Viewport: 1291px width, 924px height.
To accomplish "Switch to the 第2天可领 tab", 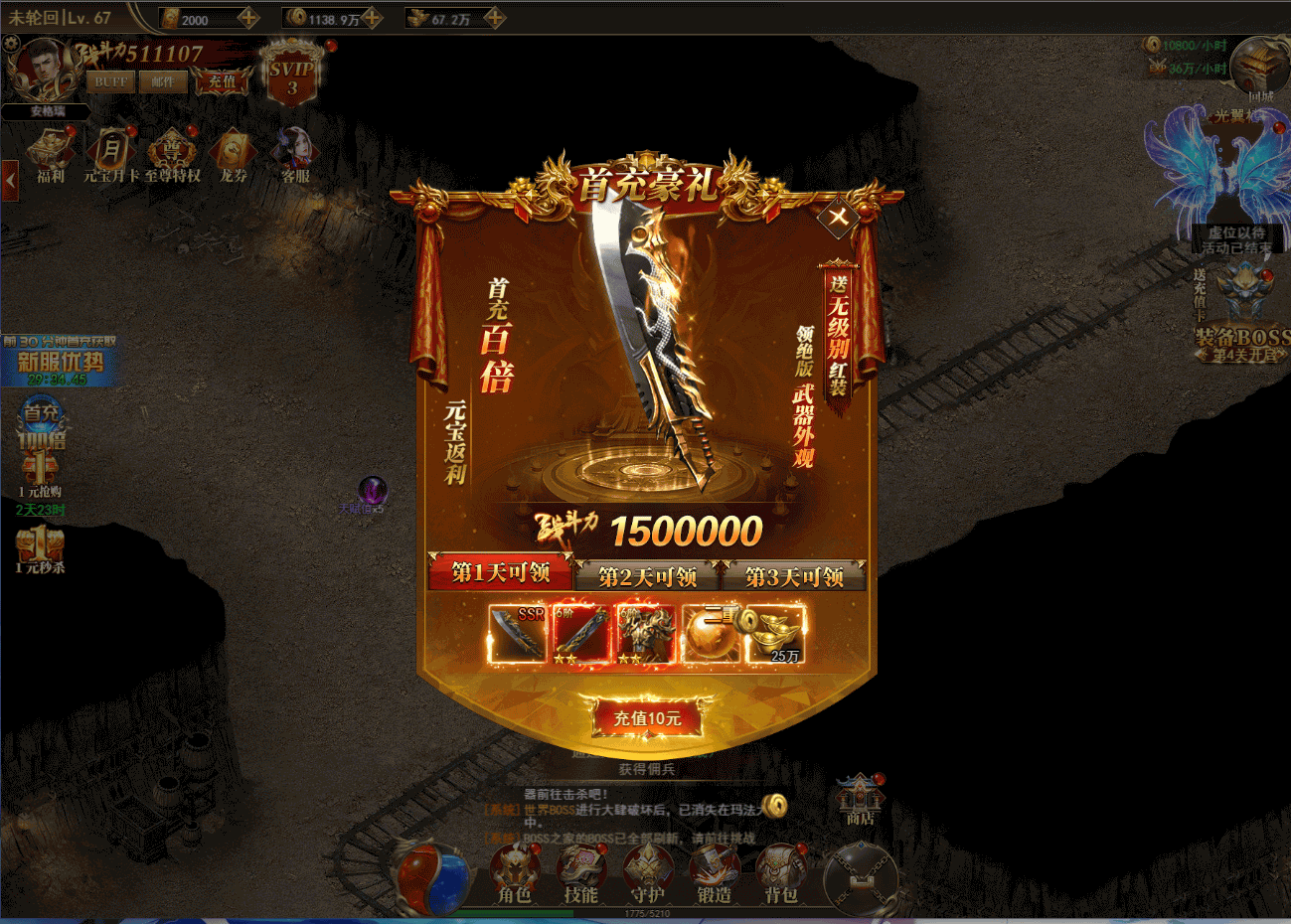I will (x=647, y=575).
